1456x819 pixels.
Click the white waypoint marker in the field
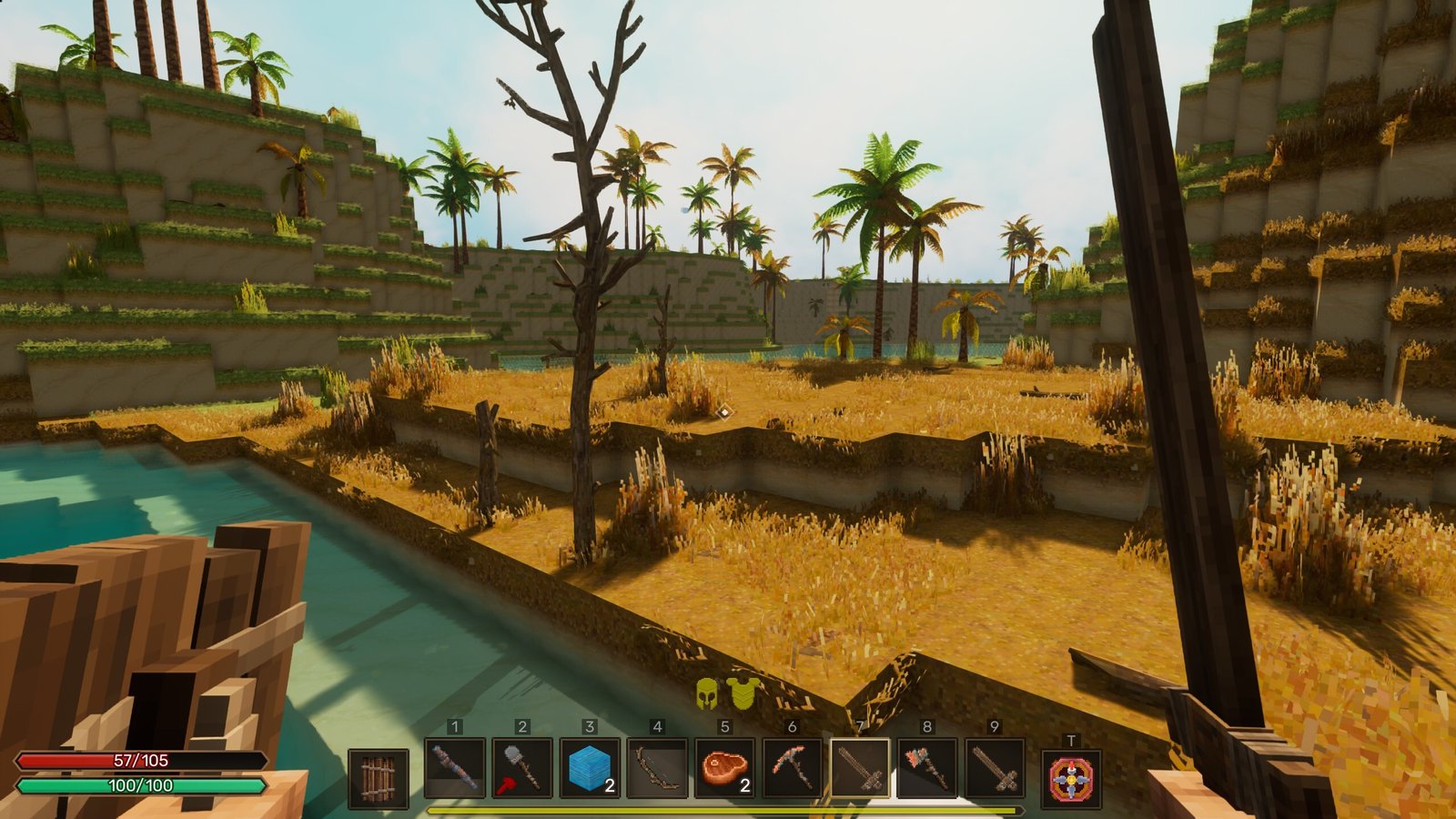click(723, 411)
